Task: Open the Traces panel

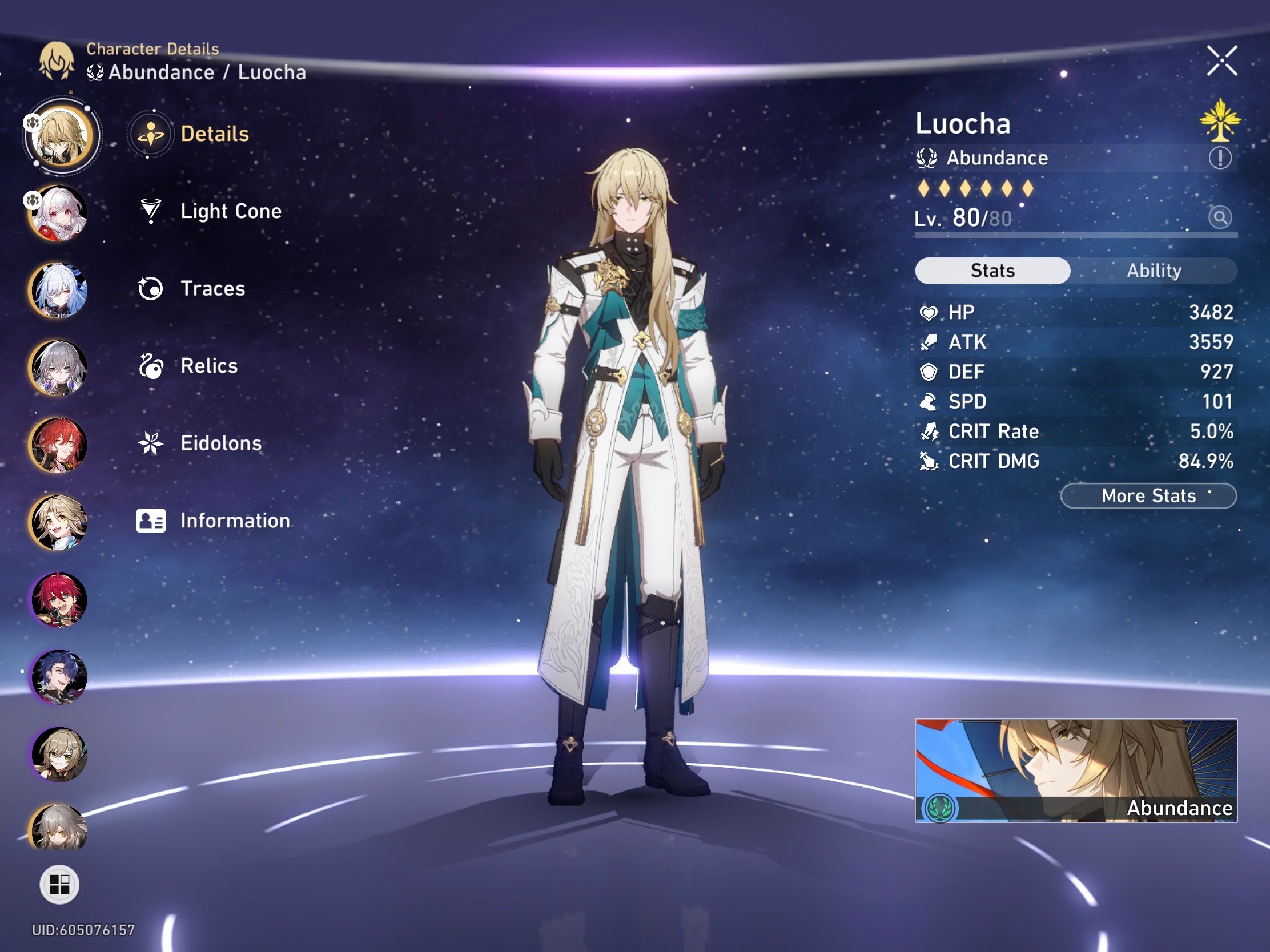Action: tap(214, 289)
